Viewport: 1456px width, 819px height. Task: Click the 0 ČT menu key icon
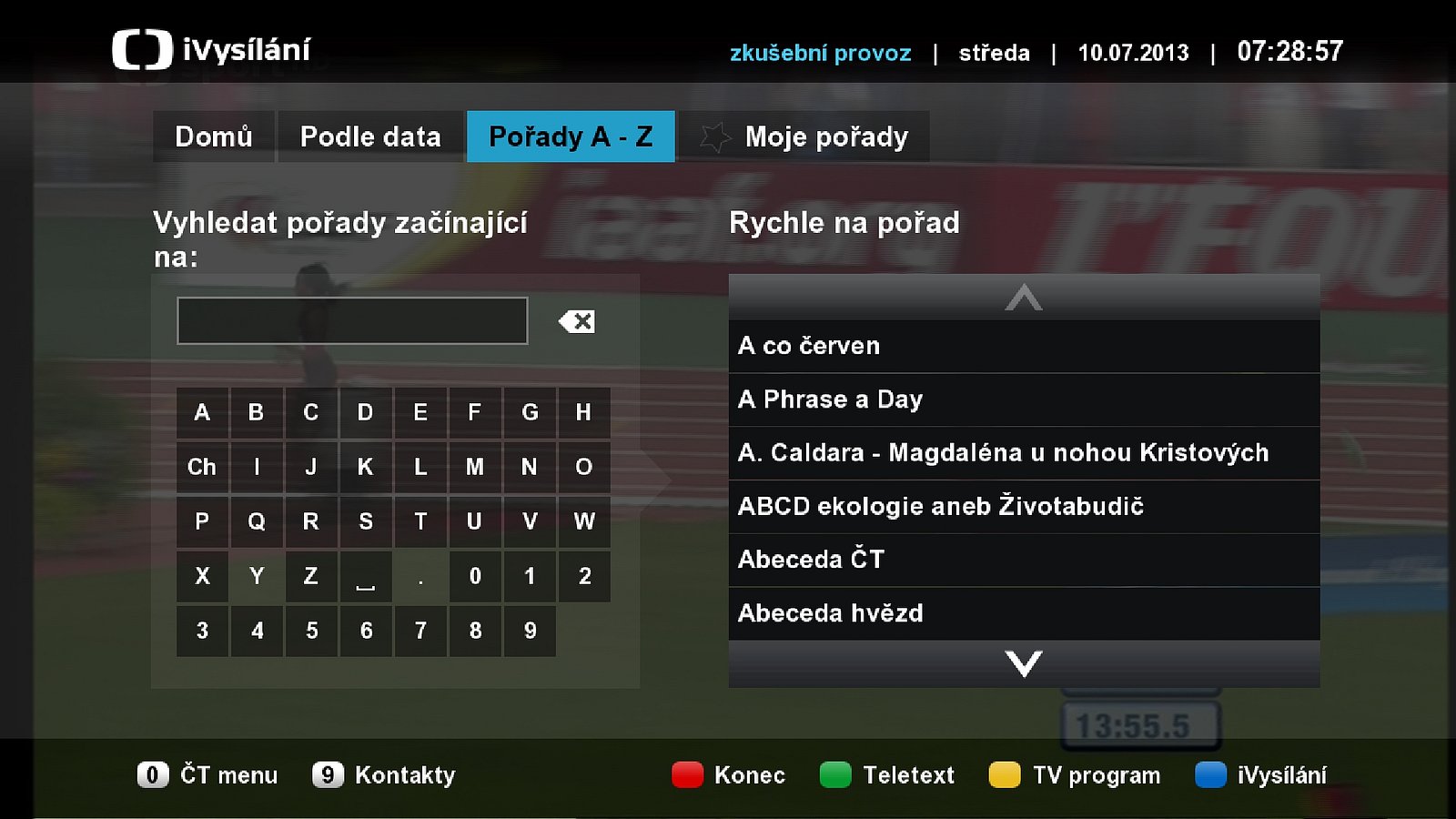pos(152,775)
